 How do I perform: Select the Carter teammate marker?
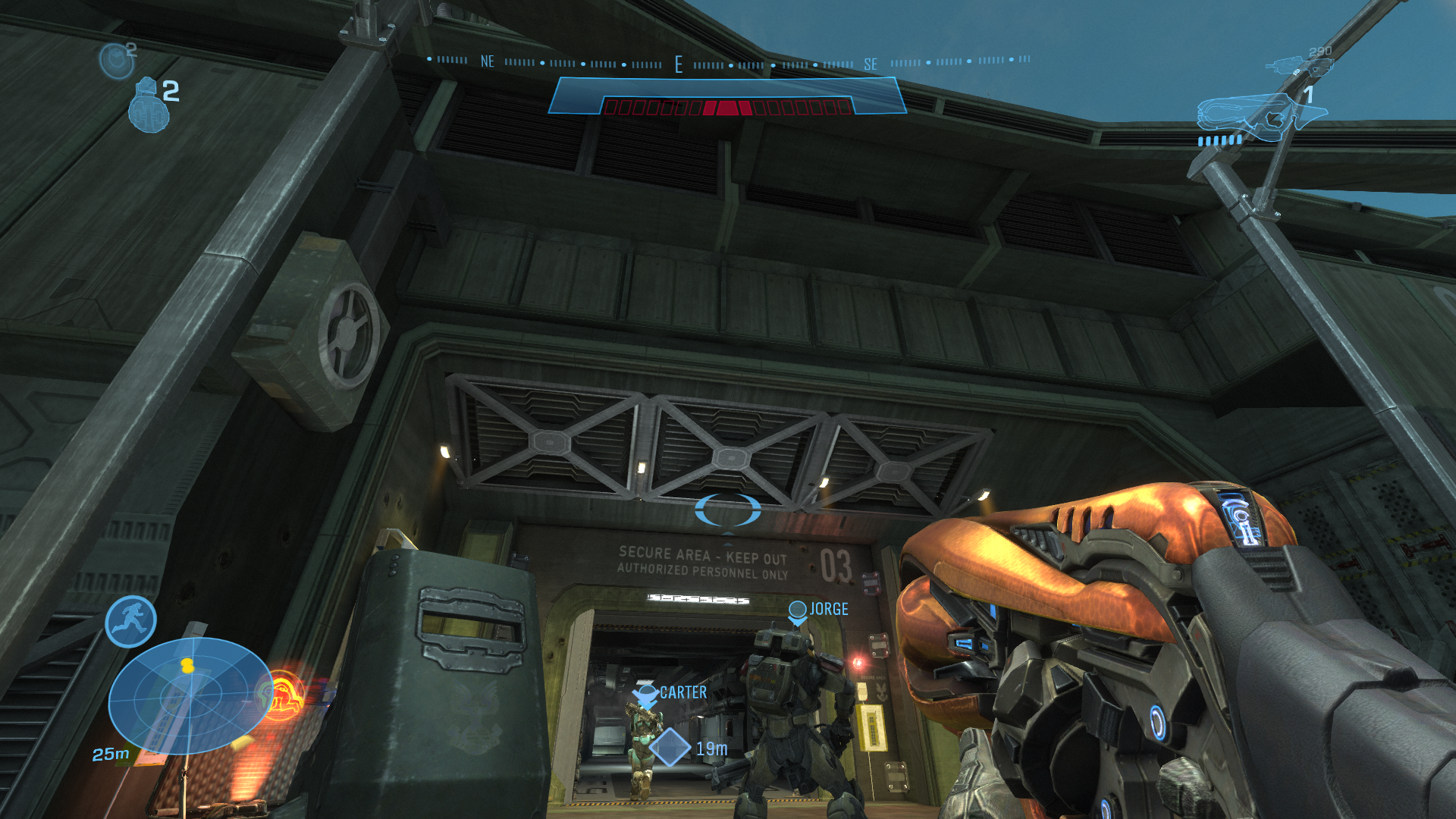coord(645,693)
